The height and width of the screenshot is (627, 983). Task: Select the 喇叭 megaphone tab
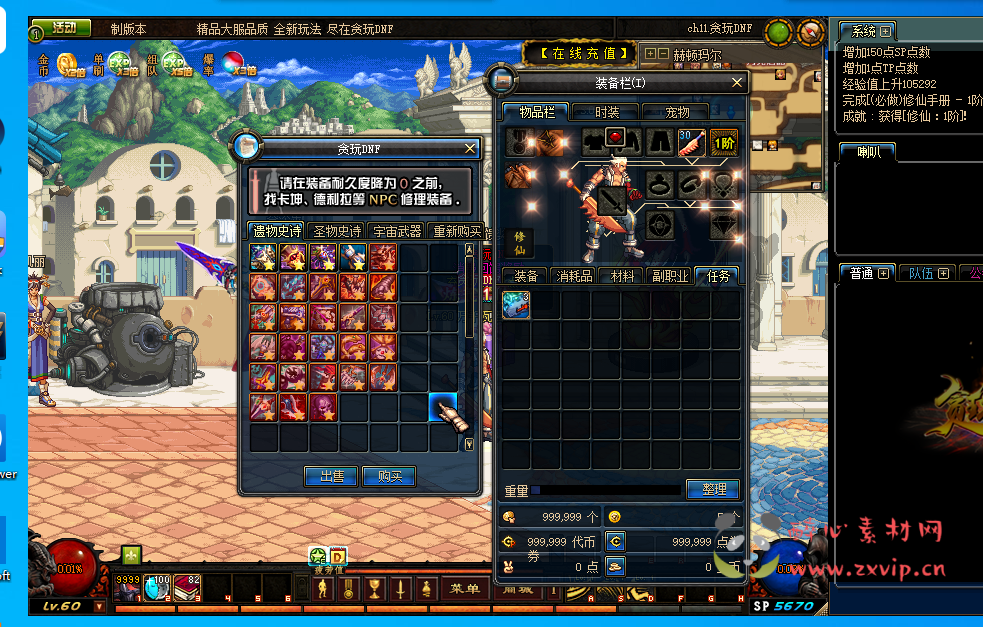pyautogui.click(x=866, y=152)
